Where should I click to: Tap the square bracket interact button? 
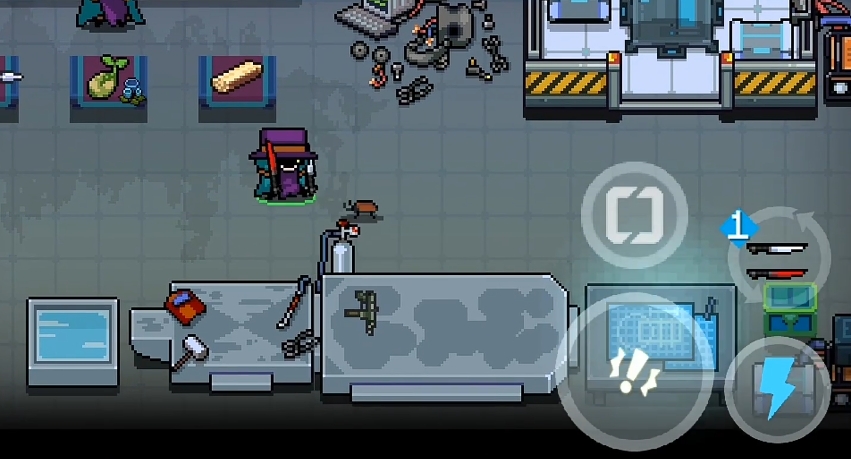click(x=634, y=213)
